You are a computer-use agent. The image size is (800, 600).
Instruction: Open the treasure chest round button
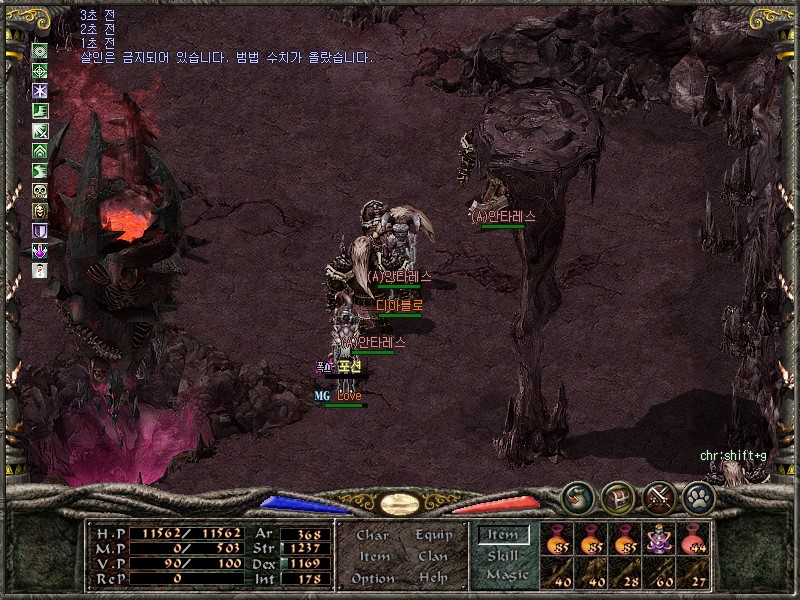[x=618, y=497]
